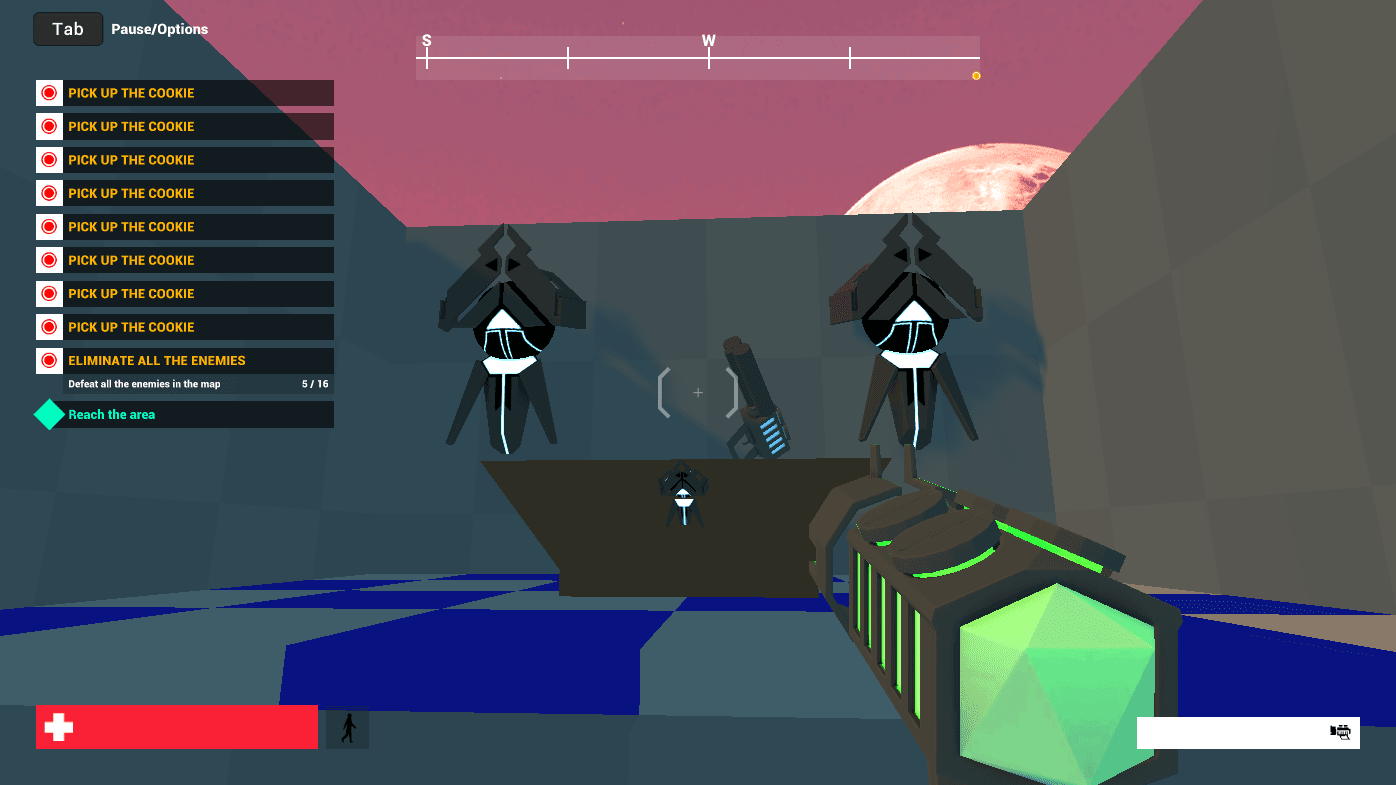Toggle the tracking indicator on the fourth cookie objective
The width and height of the screenshot is (1396, 785).
pyautogui.click(x=48, y=192)
